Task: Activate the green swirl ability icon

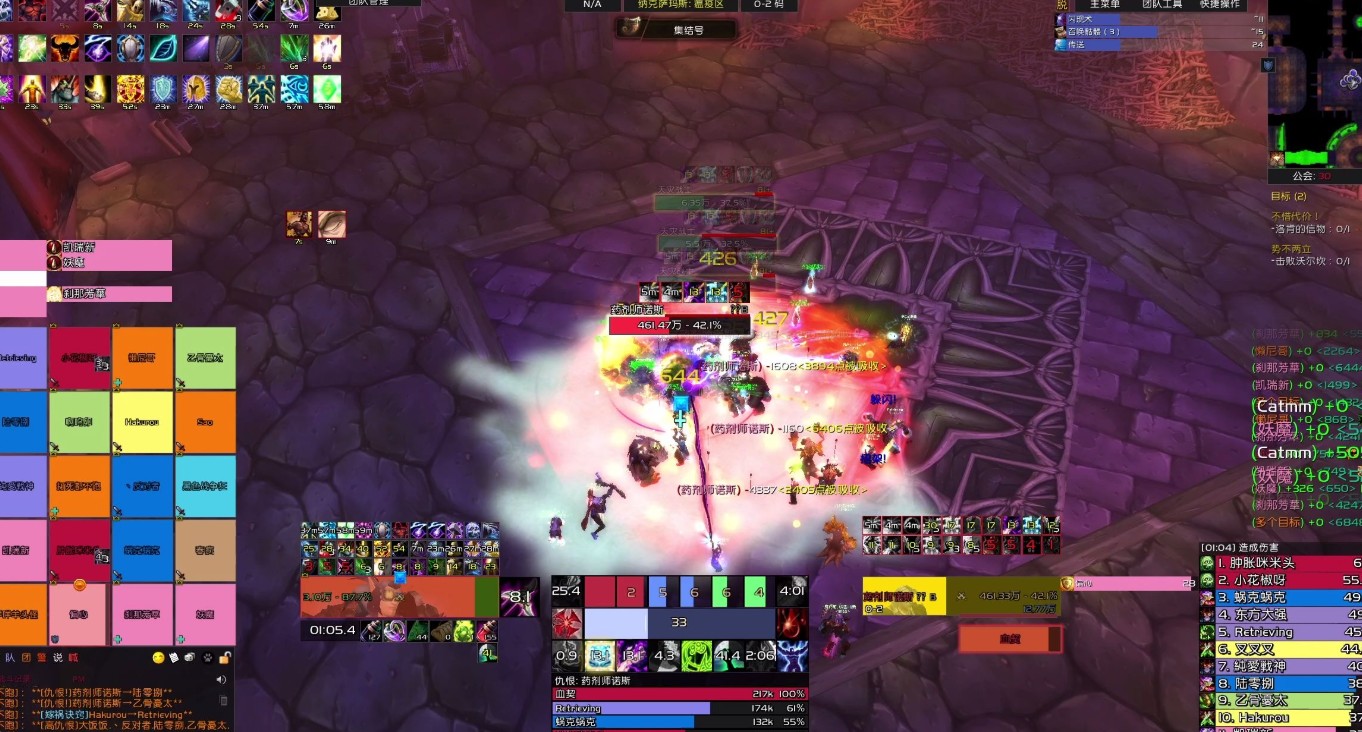Action: pos(697,657)
